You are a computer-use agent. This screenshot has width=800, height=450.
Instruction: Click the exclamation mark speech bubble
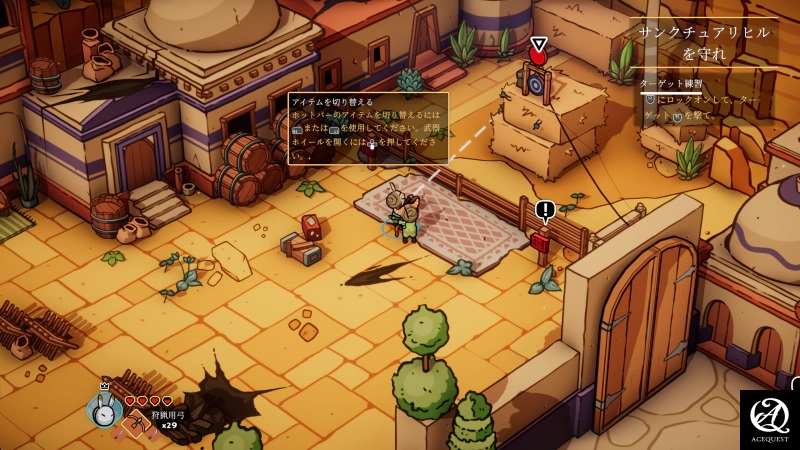tap(545, 210)
